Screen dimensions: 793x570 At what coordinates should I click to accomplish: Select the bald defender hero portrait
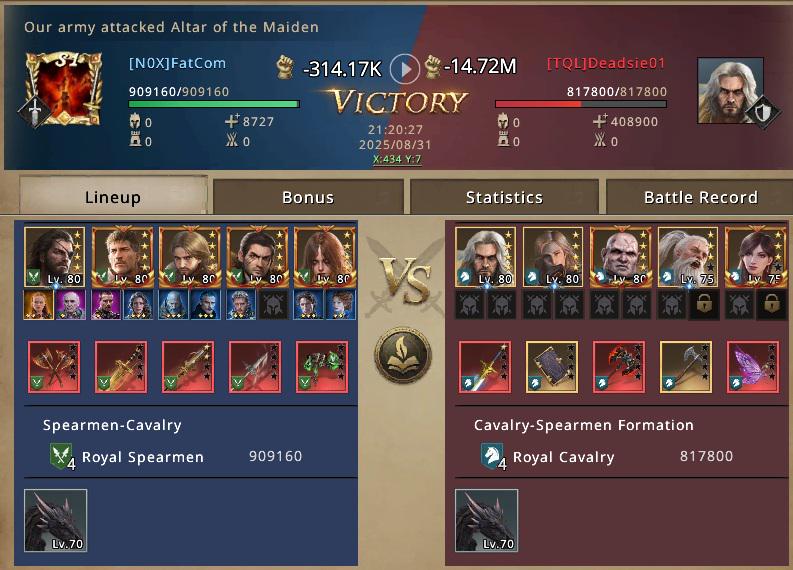(619, 257)
